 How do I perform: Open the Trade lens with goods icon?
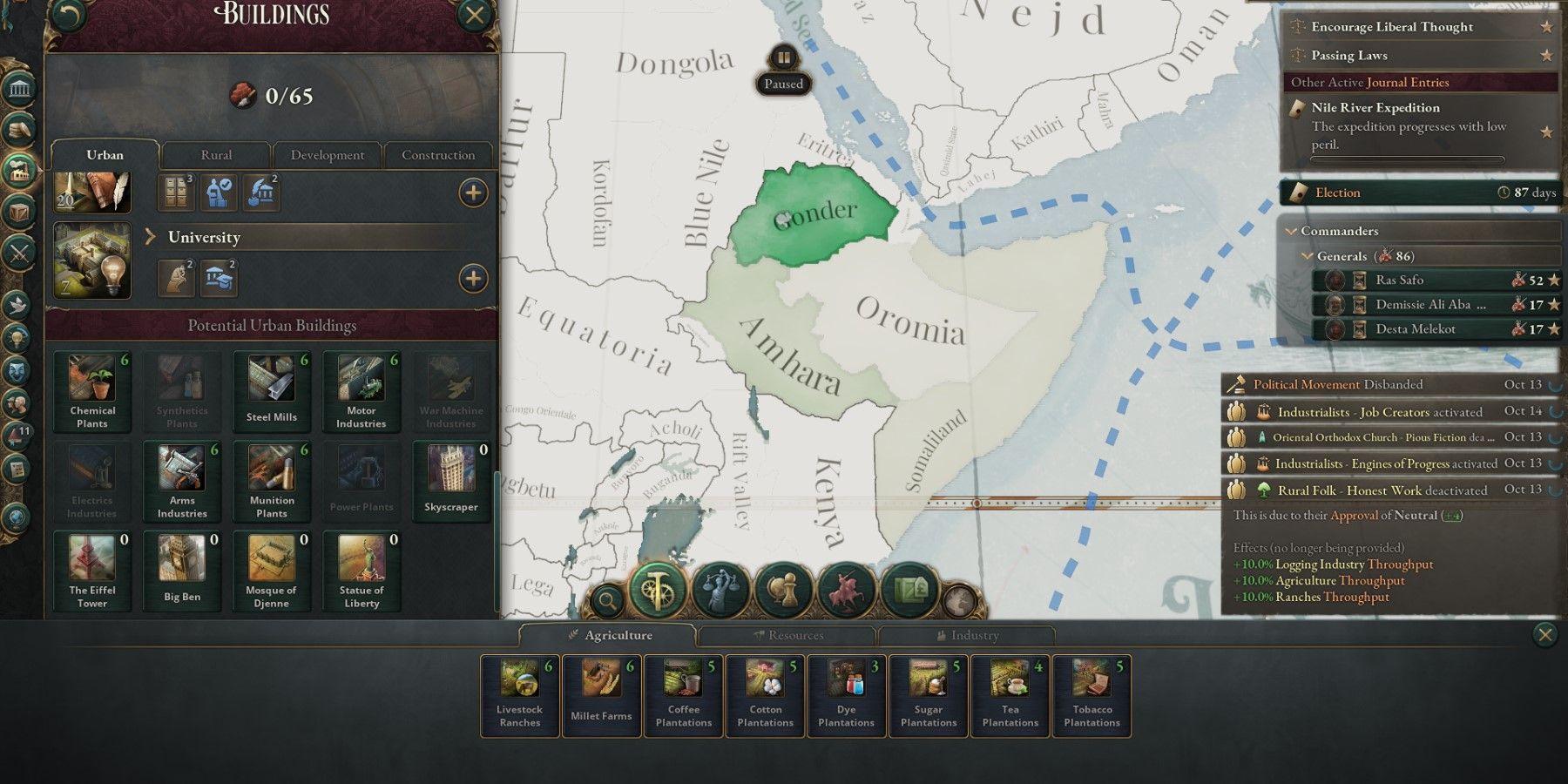coord(909,588)
